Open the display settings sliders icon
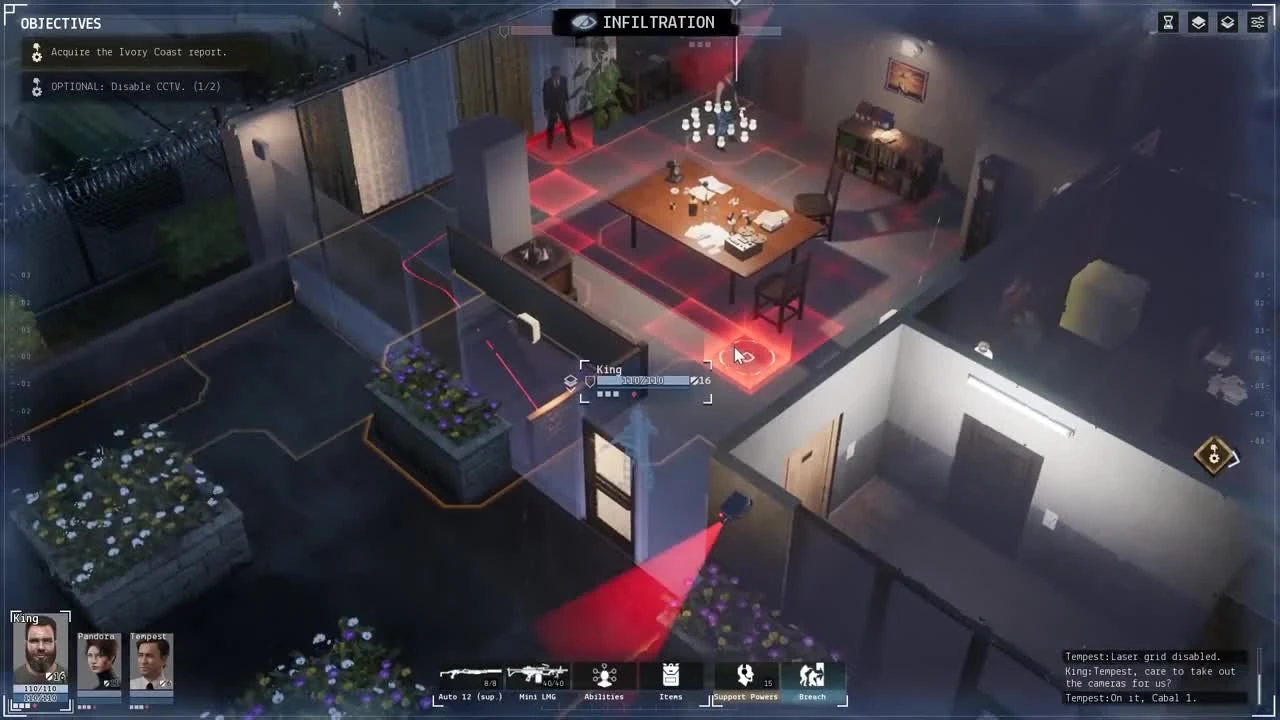The width and height of the screenshot is (1280, 720). pyautogui.click(x=1257, y=21)
